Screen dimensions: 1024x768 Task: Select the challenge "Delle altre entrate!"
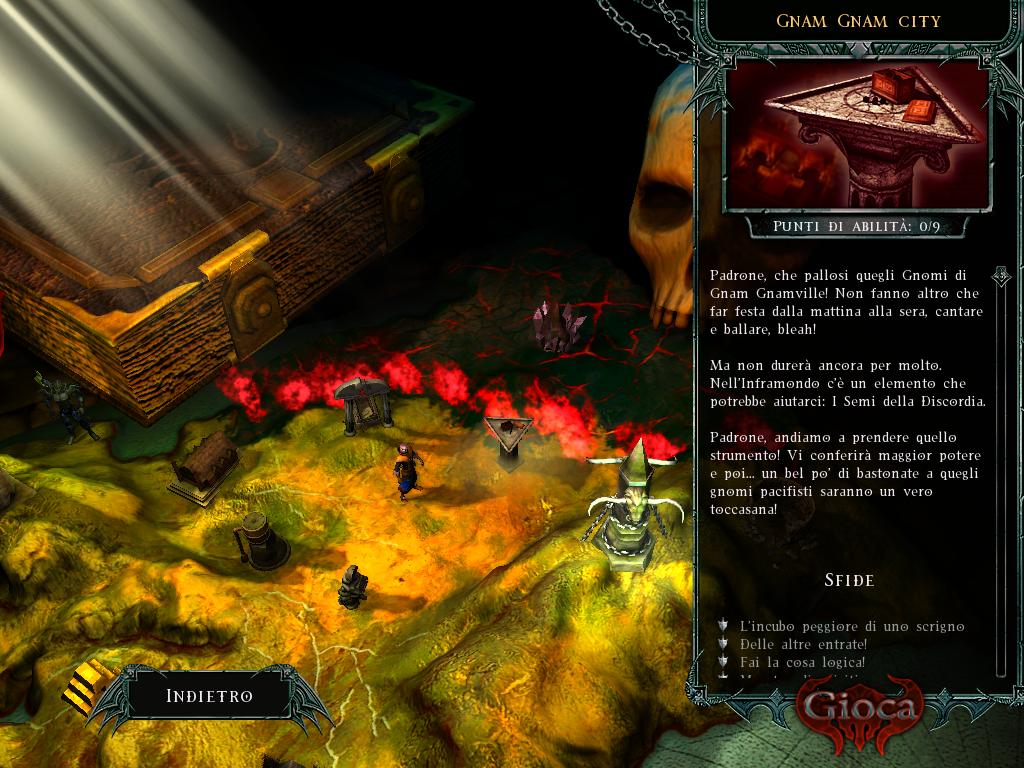pos(803,644)
